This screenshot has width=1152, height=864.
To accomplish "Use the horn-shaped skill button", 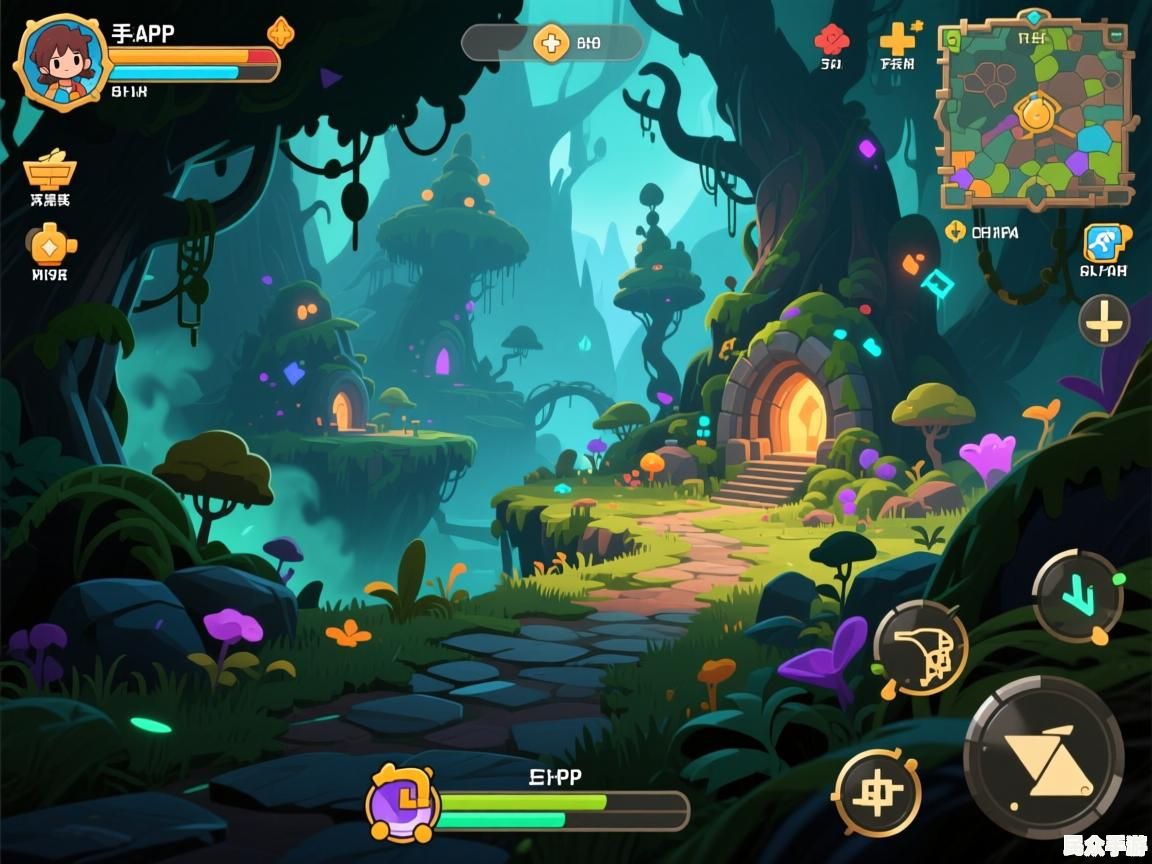I will coord(921,647).
